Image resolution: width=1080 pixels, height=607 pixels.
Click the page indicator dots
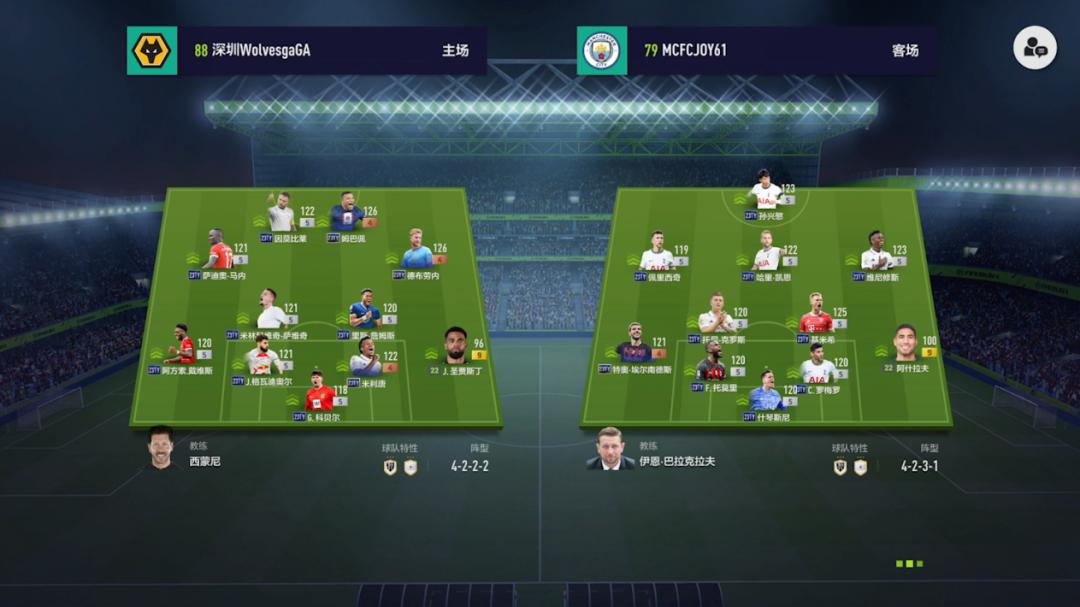pos(909,564)
